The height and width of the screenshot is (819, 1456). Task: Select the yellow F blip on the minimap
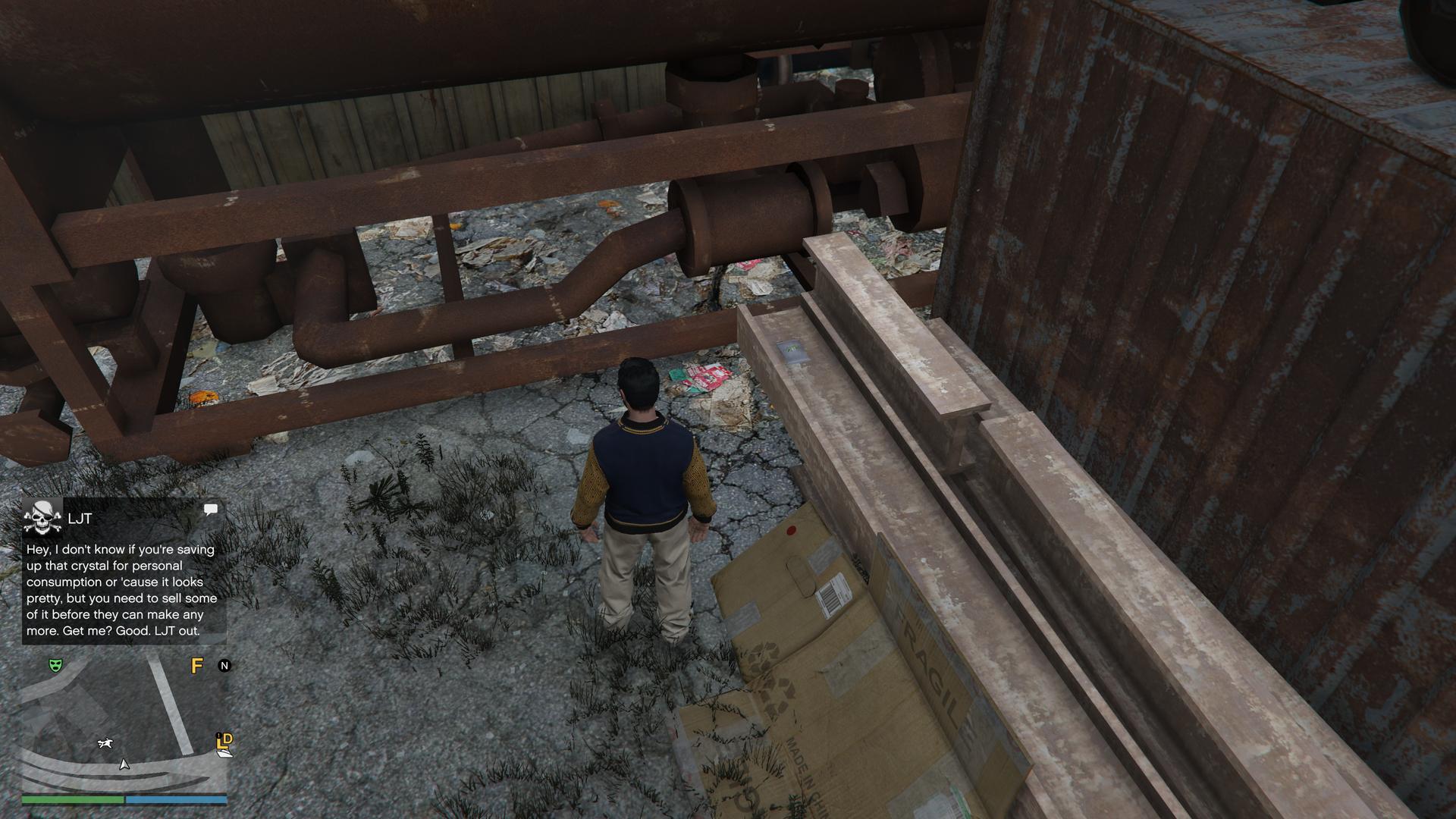pyautogui.click(x=197, y=666)
